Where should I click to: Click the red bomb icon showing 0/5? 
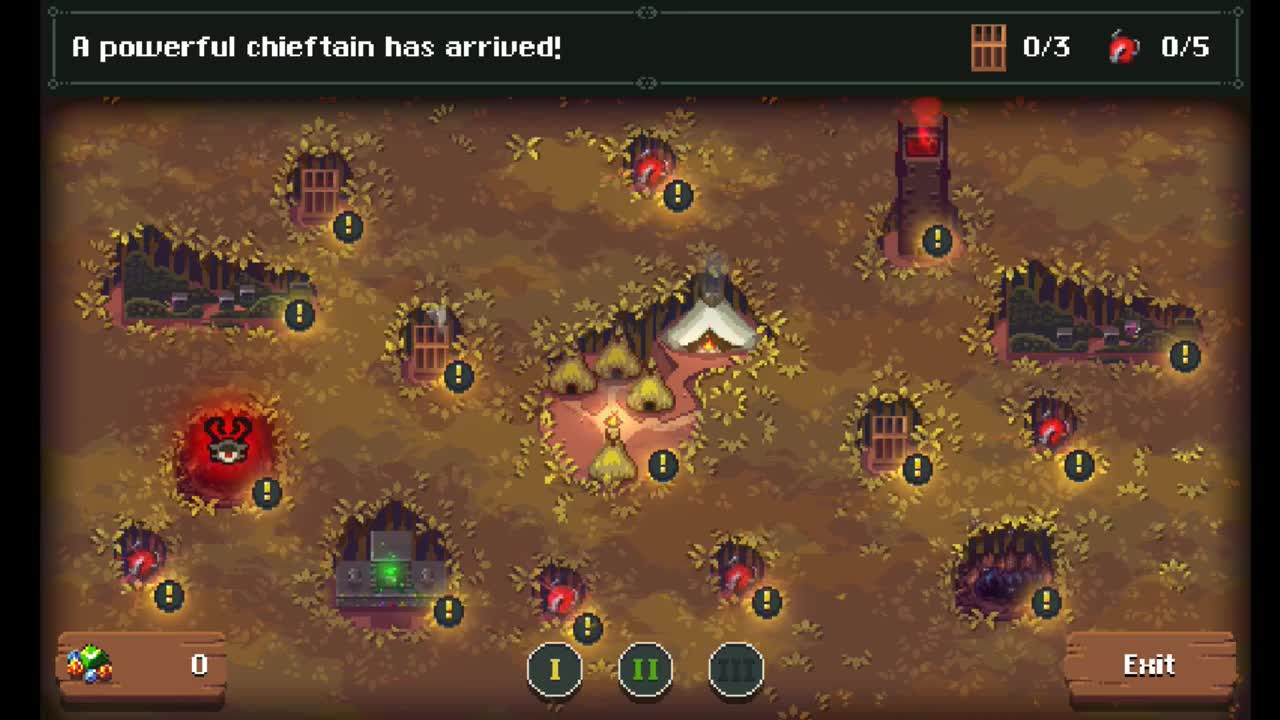click(1122, 46)
